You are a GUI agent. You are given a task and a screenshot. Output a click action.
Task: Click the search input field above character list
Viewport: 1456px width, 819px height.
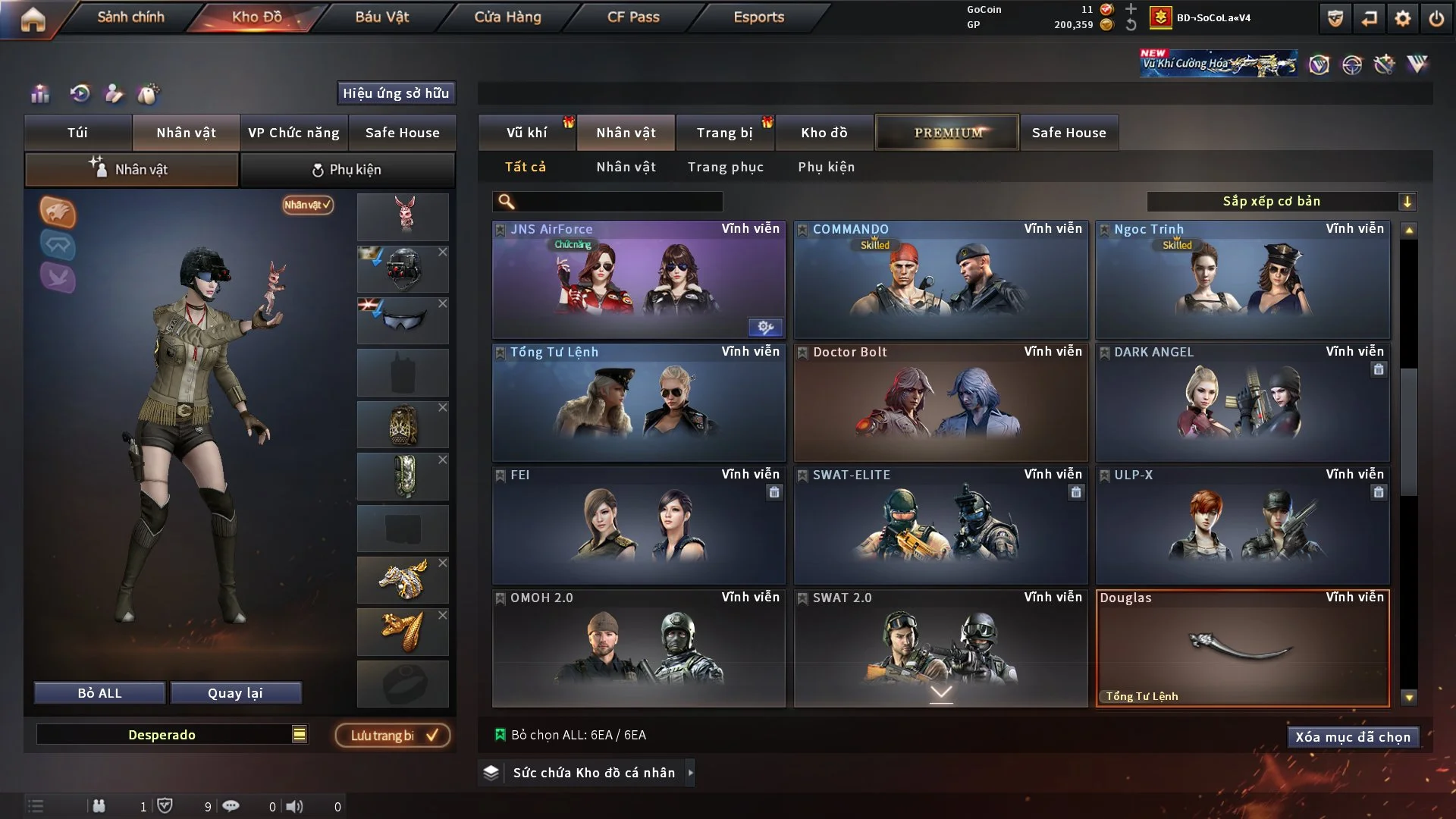(607, 202)
